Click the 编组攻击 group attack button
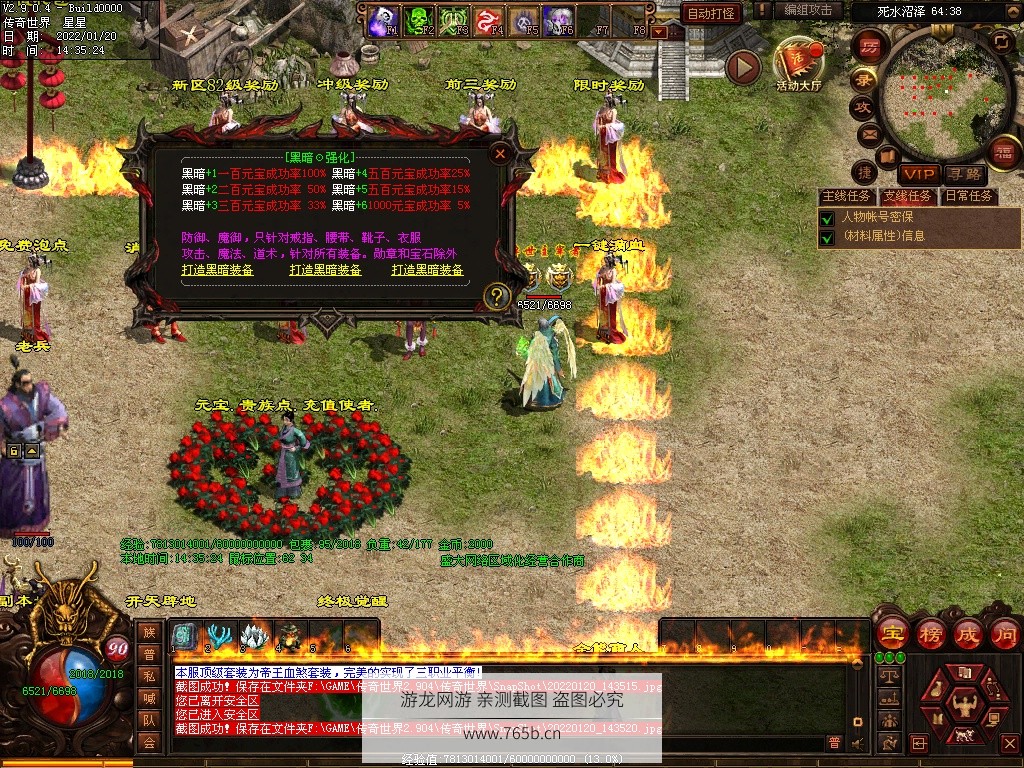The width and height of the screenshot is (1024, 768). (x=808, y=10)
